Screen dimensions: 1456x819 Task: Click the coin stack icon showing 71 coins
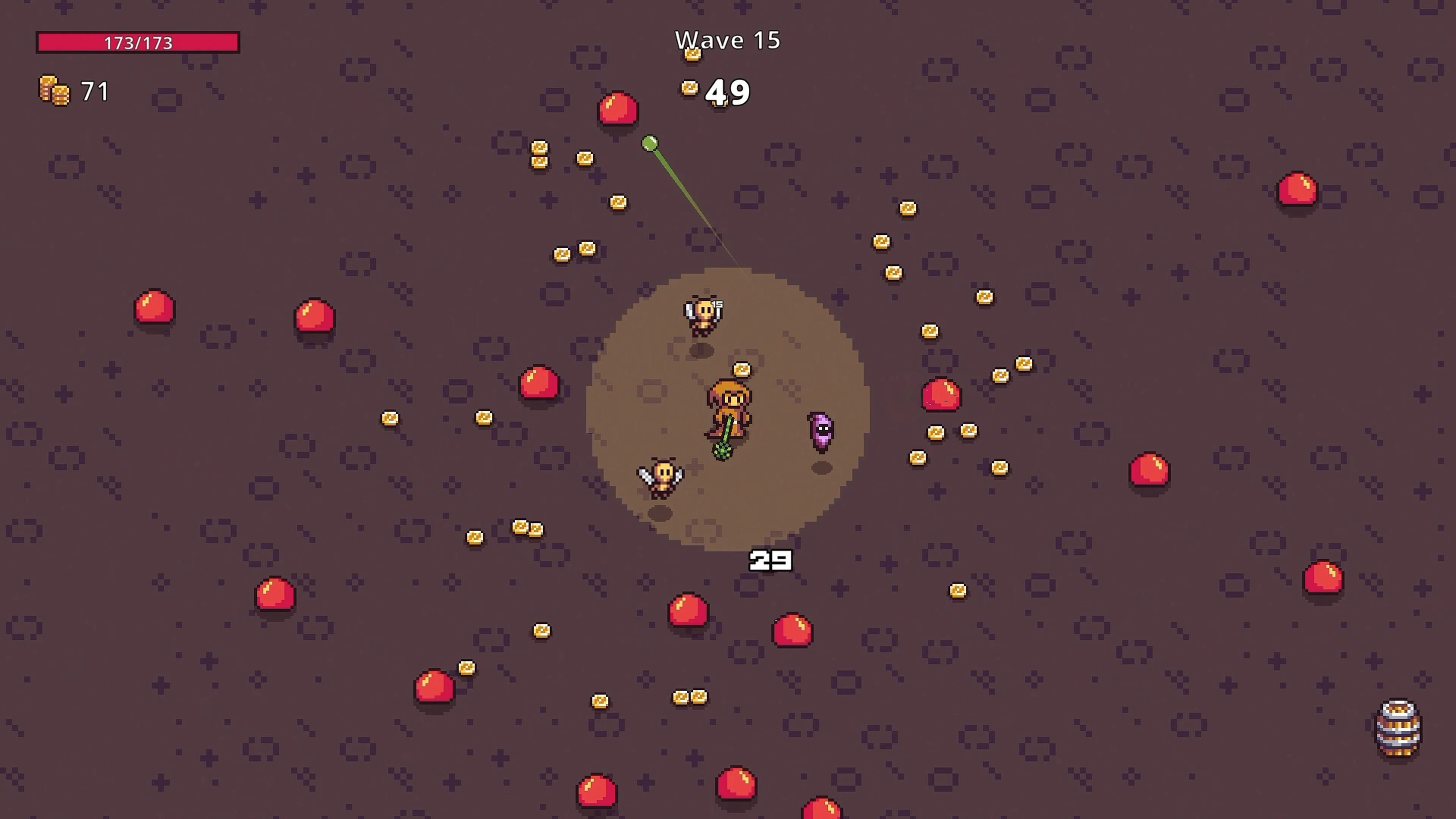tap(55, 91)
